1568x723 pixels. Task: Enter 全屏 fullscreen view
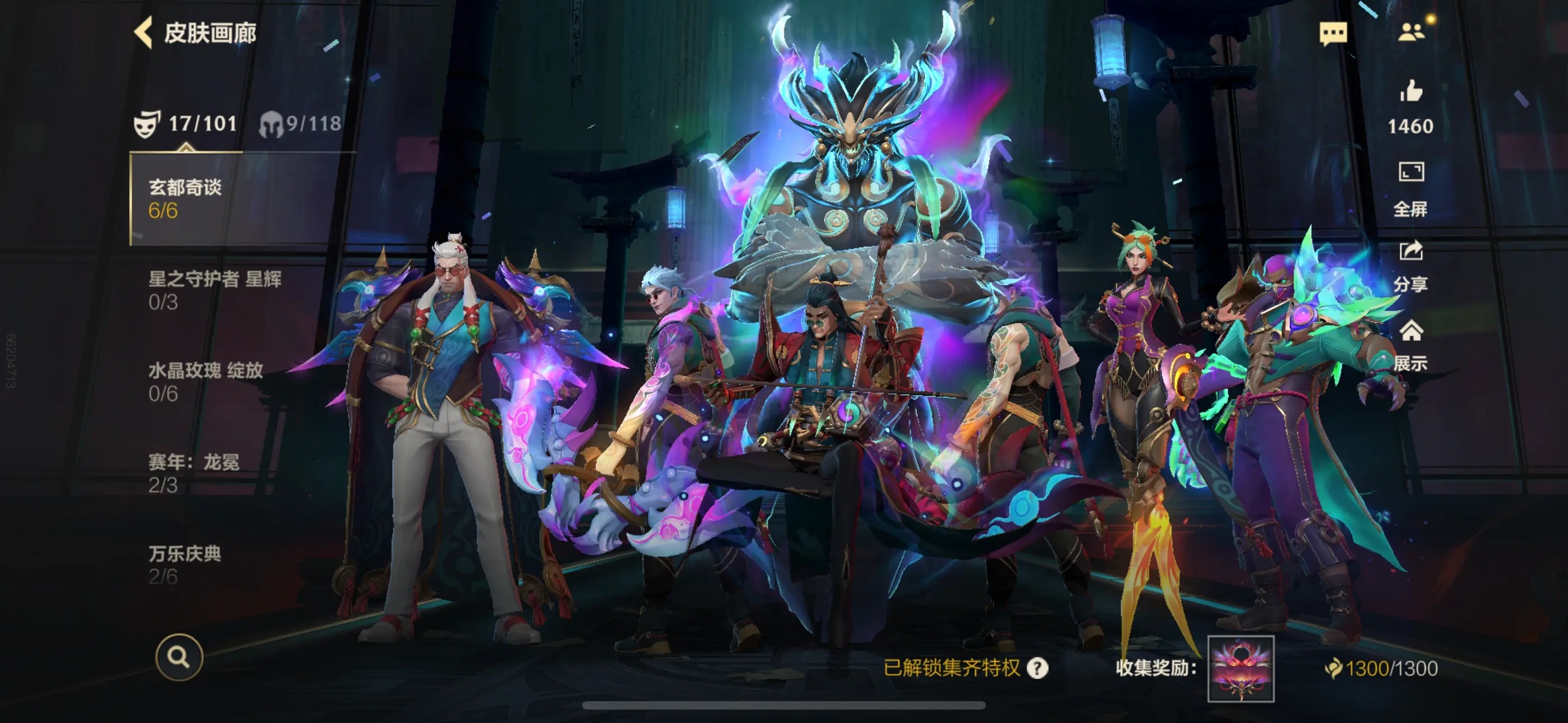1411,188
